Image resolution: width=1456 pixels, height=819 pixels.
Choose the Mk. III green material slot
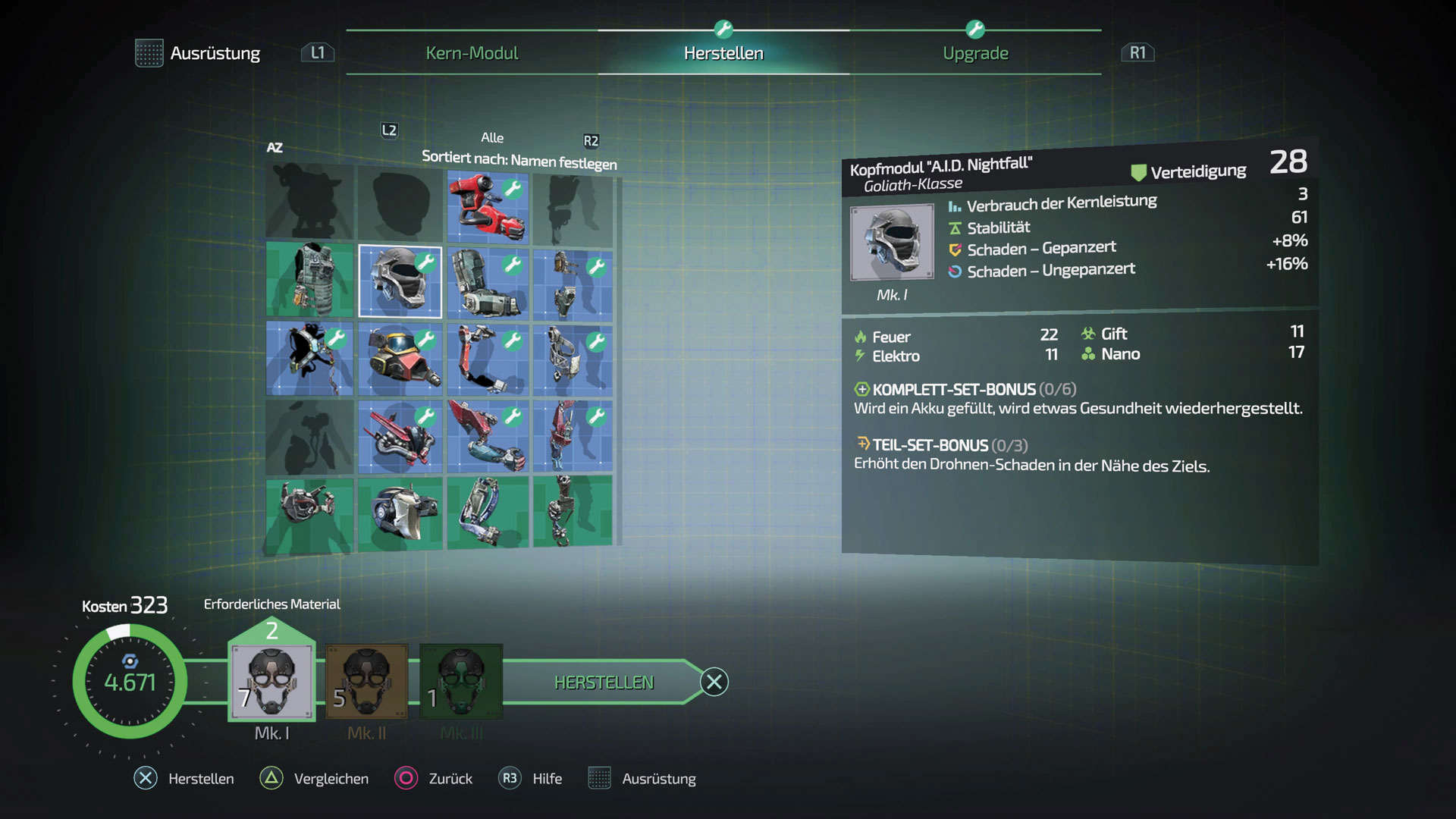point(461,682)
